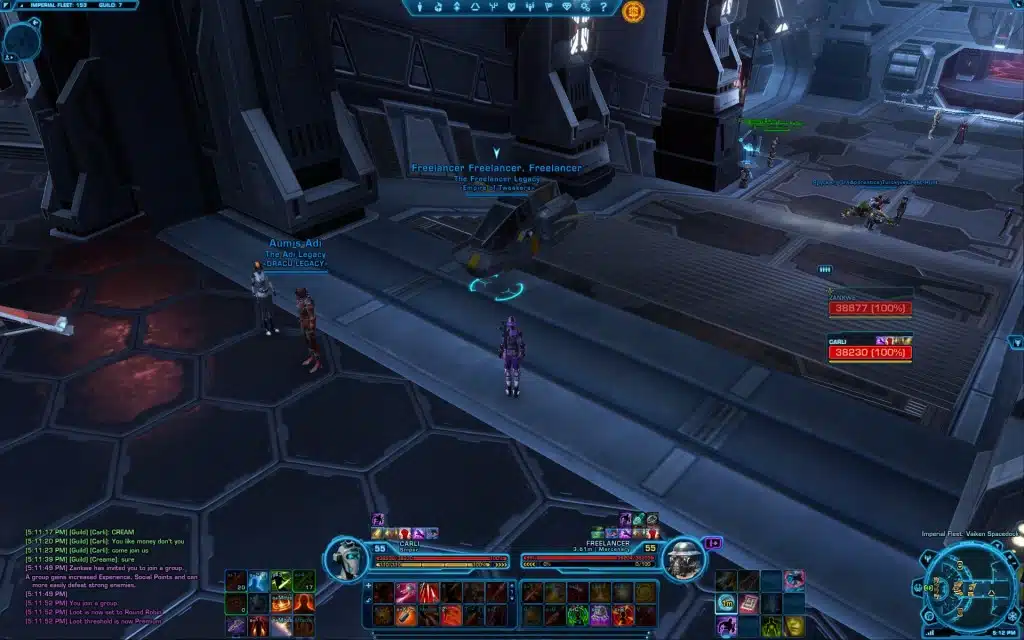1024x640 pixels.
Task: Click the chat log panel
Action: pos(110,567)
